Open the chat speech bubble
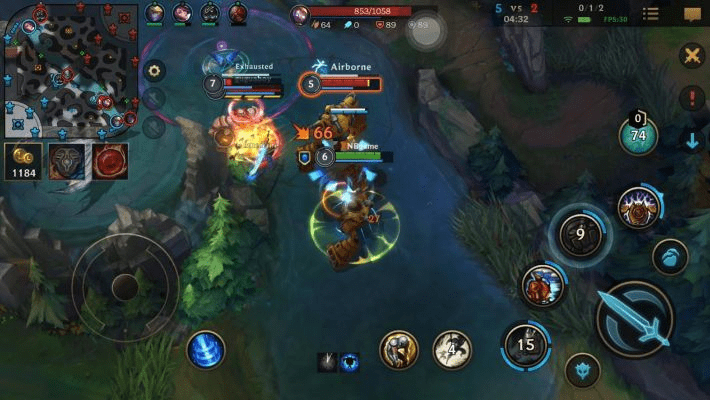The height and width of the screenshot is (400, 710). (692, 14)
